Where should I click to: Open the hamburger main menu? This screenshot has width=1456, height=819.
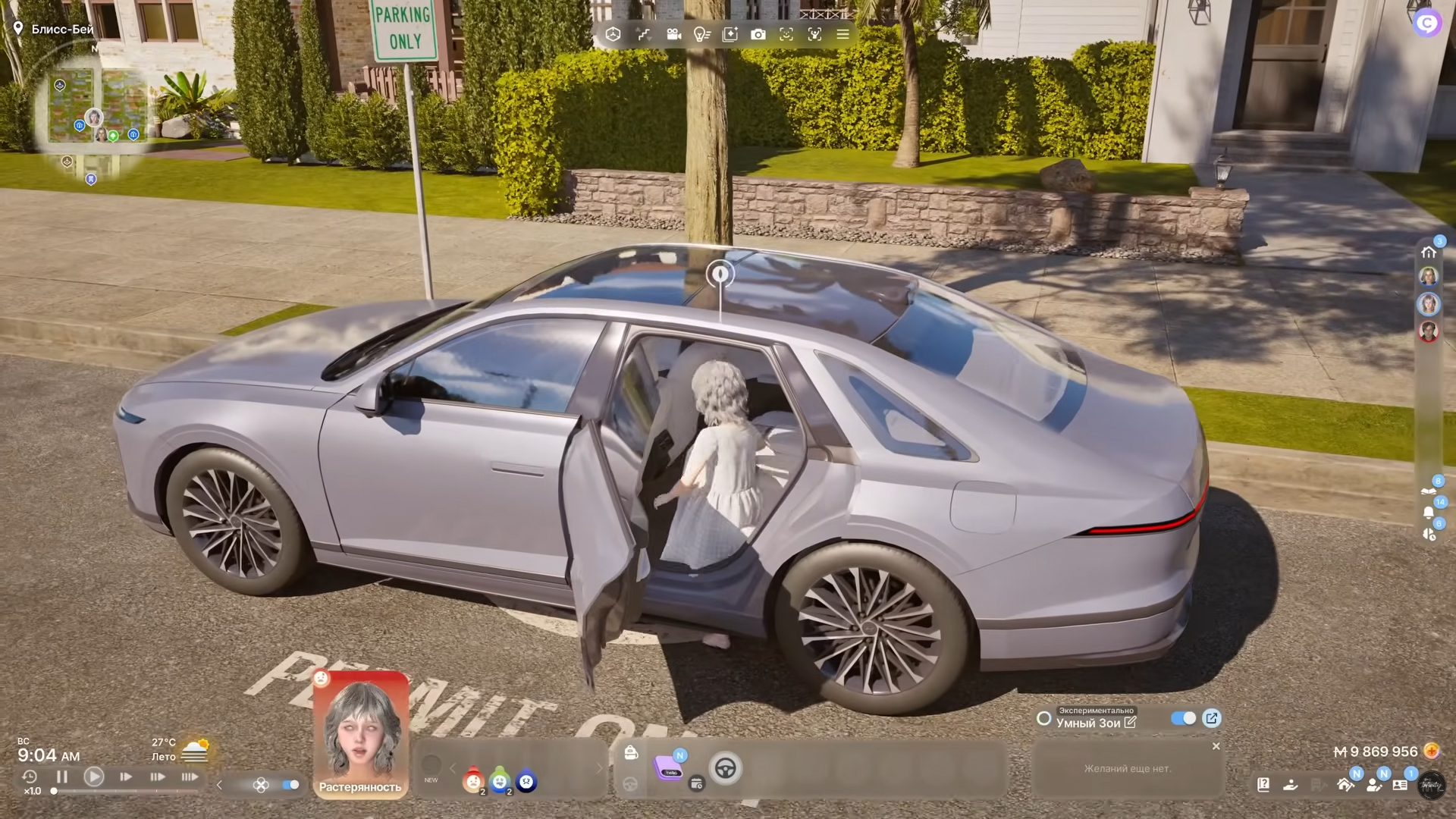pos(843,34)
